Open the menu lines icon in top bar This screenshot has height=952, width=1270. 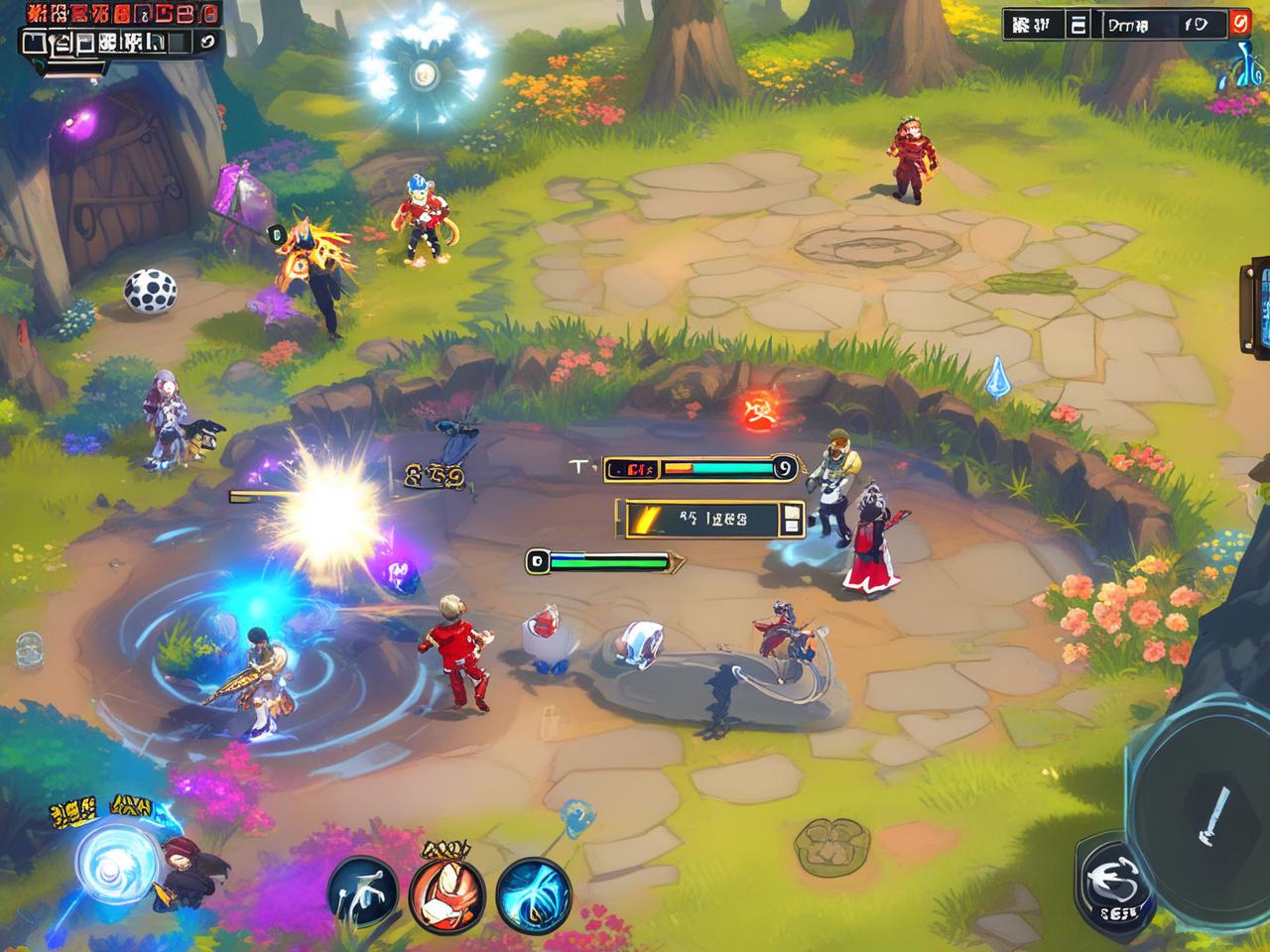point(1079,25)
